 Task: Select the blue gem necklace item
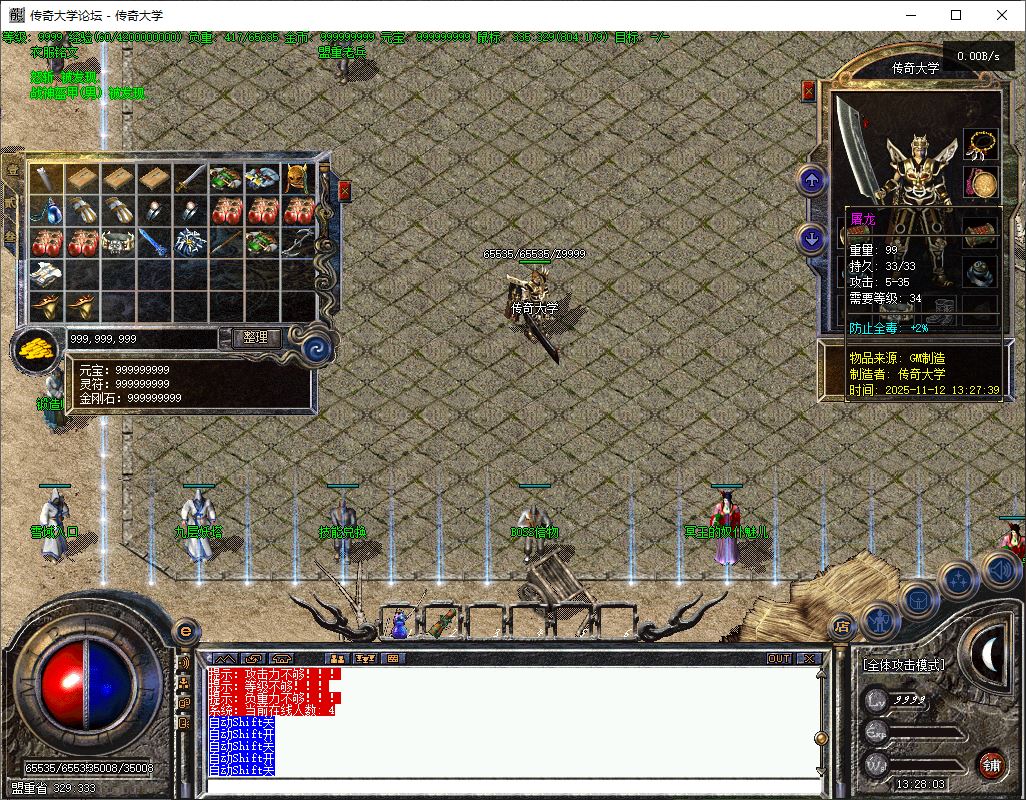[x=45, y=211]
